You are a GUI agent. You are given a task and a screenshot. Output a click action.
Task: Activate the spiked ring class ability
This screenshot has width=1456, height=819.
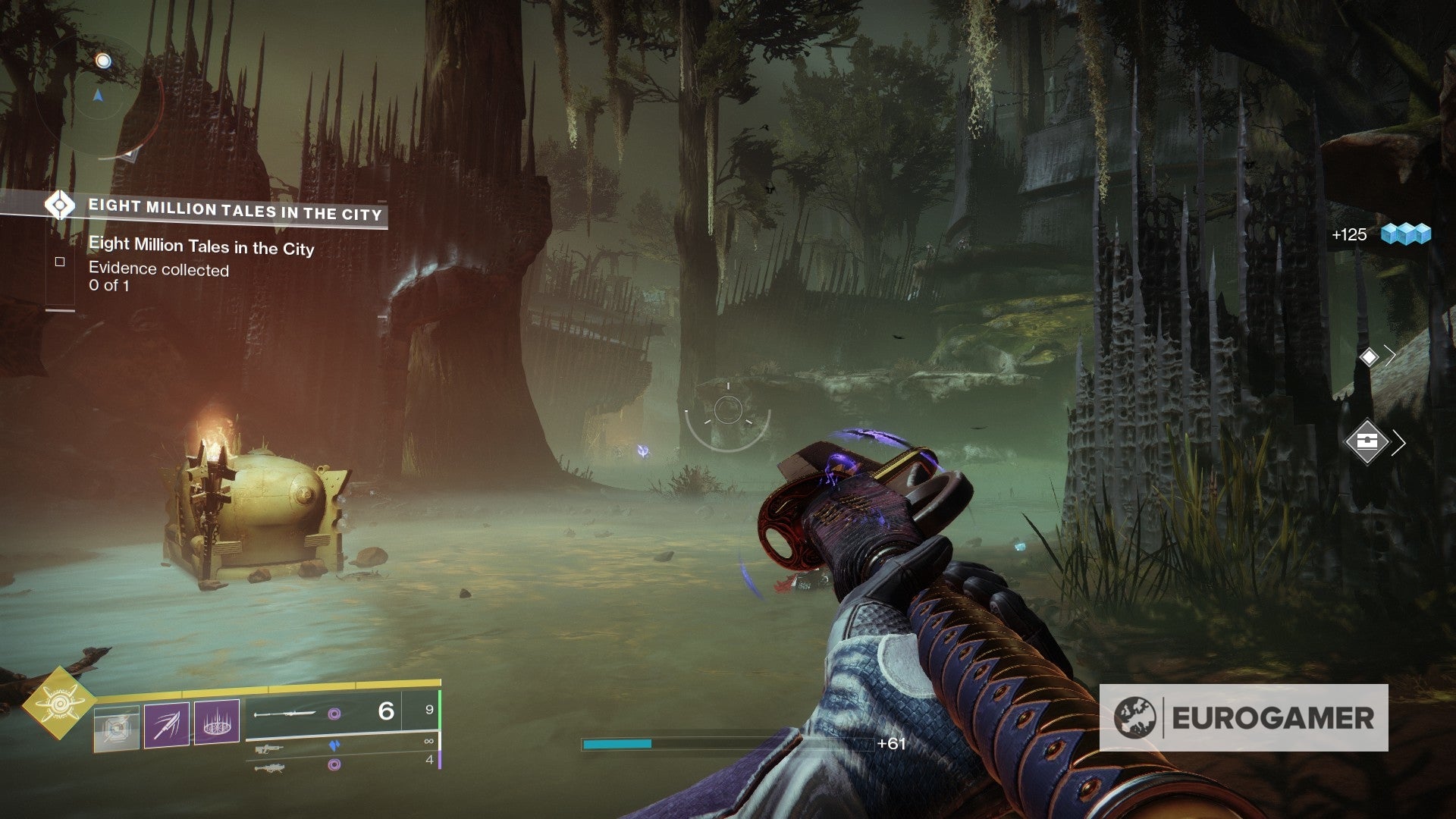217,723
